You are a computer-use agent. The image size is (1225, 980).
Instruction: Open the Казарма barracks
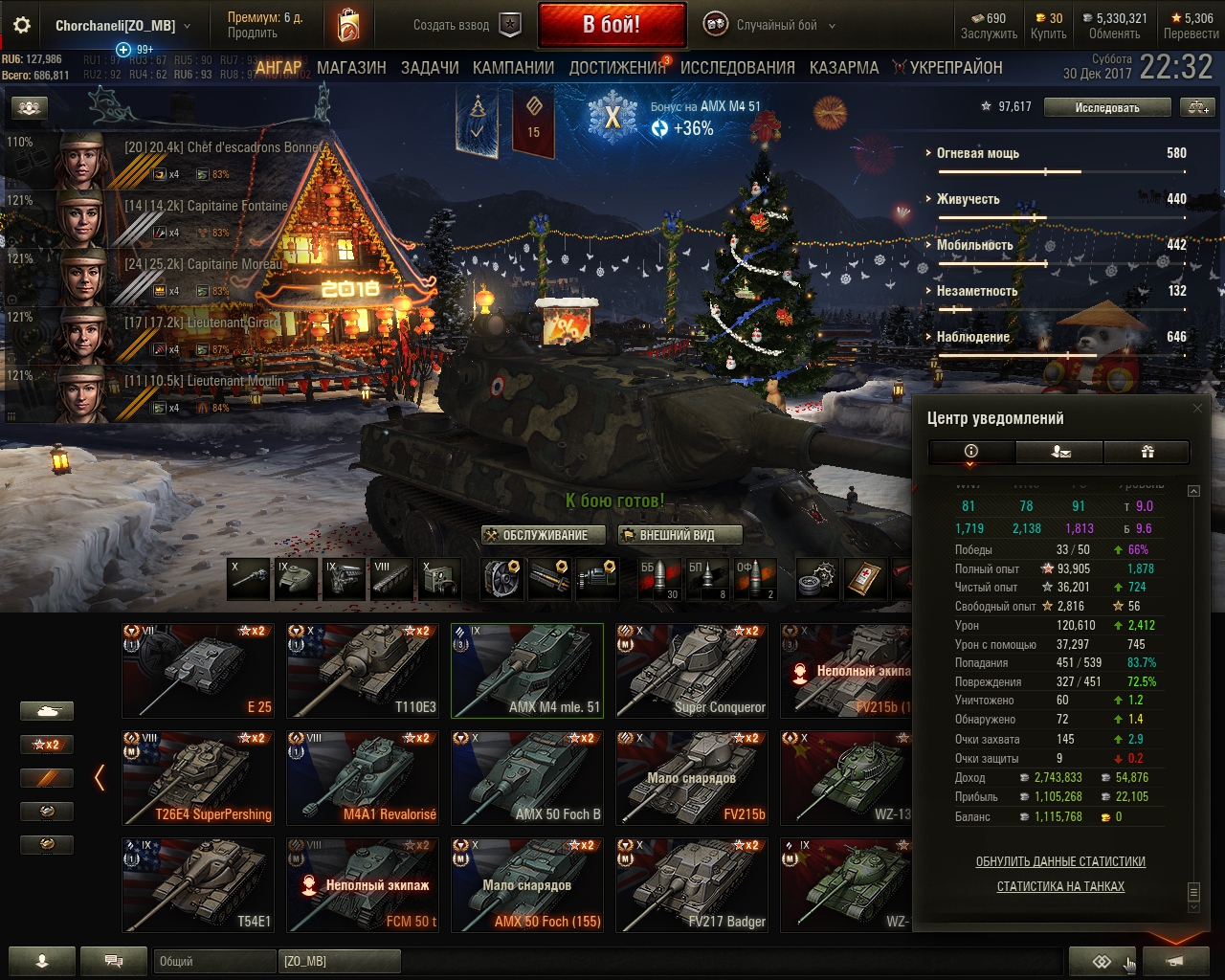point(843,68)
